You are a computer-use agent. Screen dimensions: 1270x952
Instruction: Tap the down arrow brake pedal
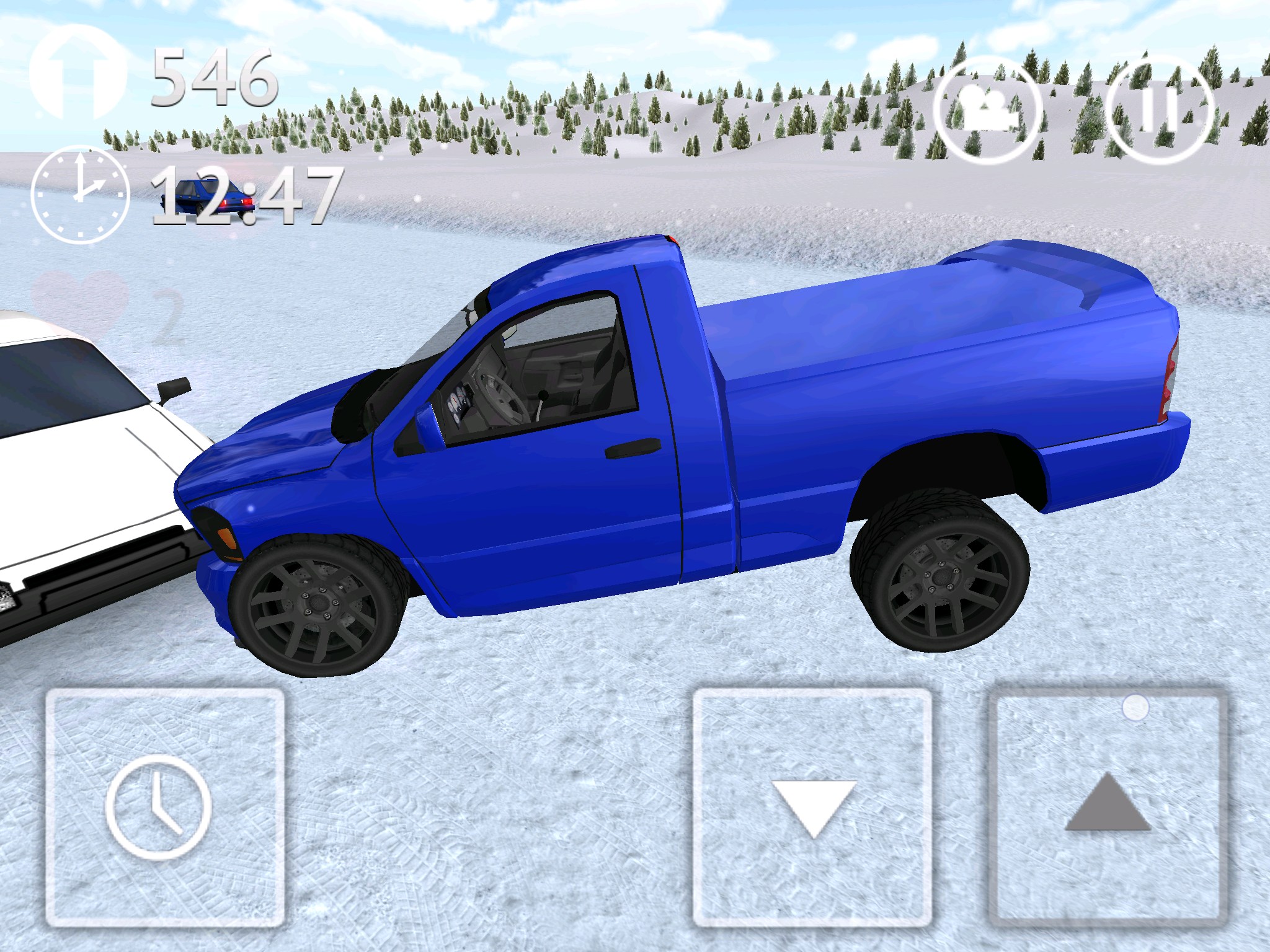812,807
